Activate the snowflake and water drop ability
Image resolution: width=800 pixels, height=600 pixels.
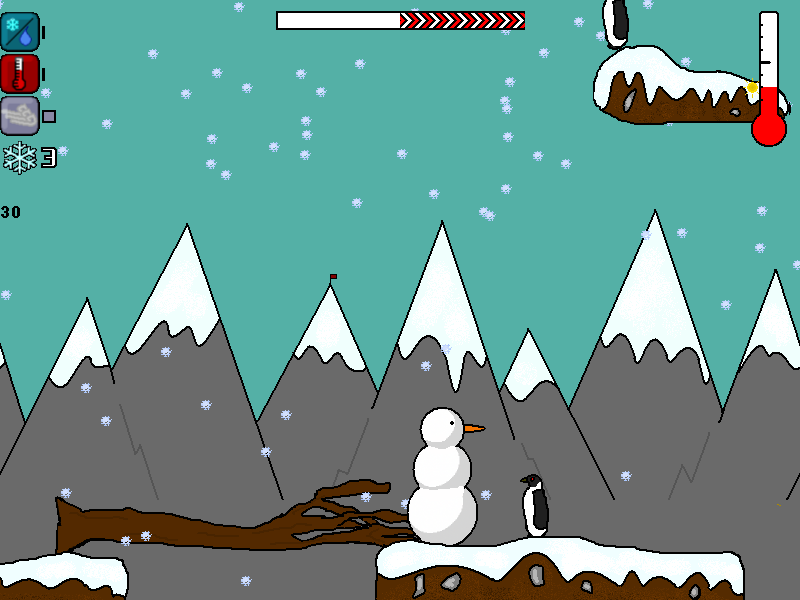[x=20, y=32]
